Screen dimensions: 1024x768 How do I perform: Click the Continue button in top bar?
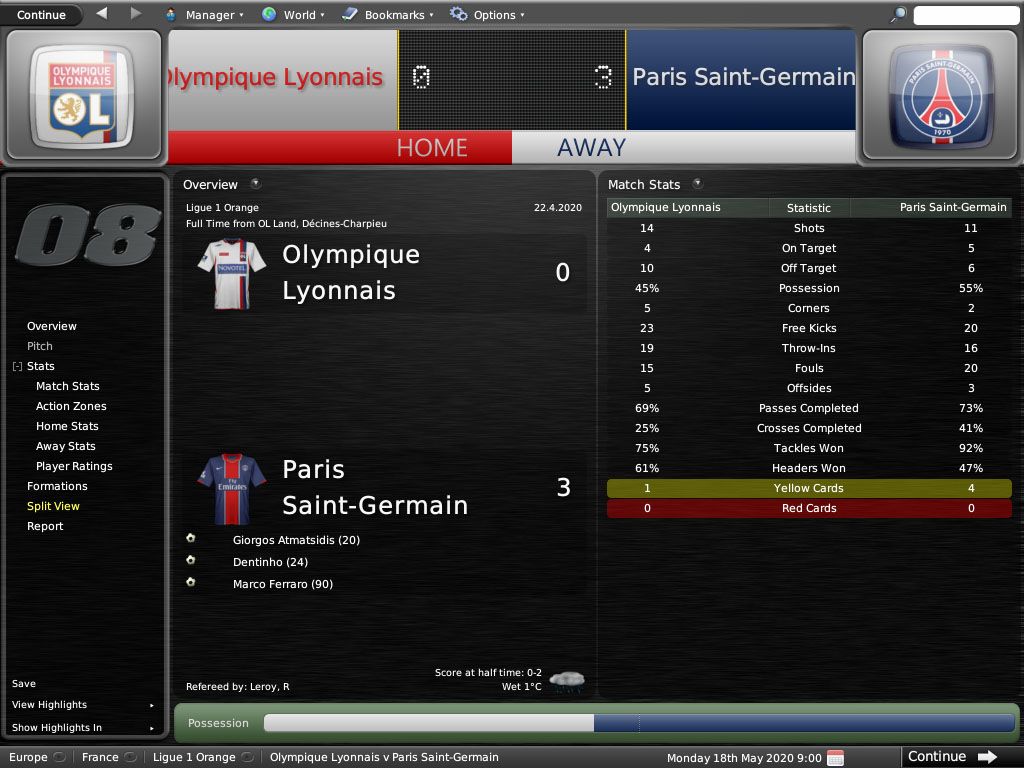click(41, 15)
